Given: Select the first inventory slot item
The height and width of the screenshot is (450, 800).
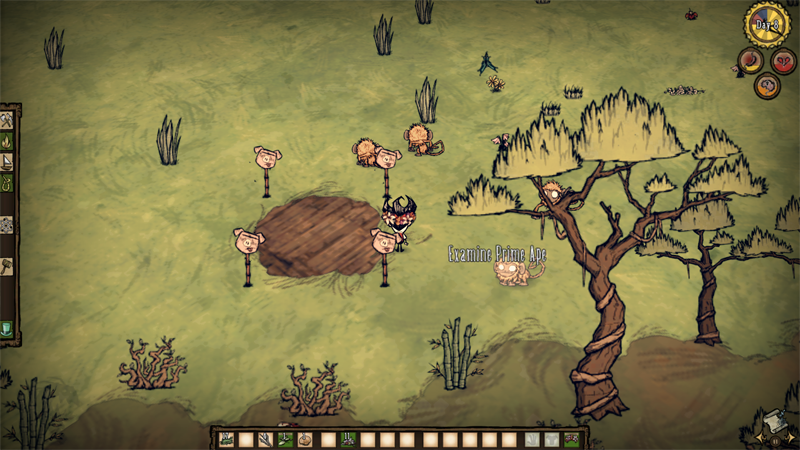Looking at the screenshot, I should click(227, 439).
